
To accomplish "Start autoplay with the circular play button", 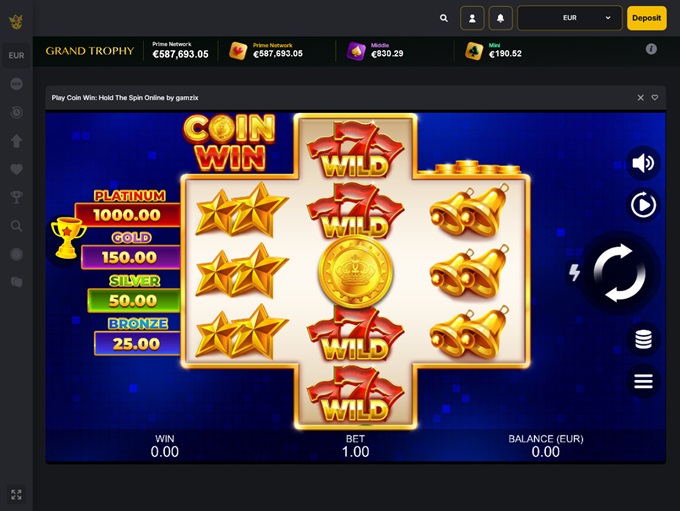I will [x=643, y=205].
